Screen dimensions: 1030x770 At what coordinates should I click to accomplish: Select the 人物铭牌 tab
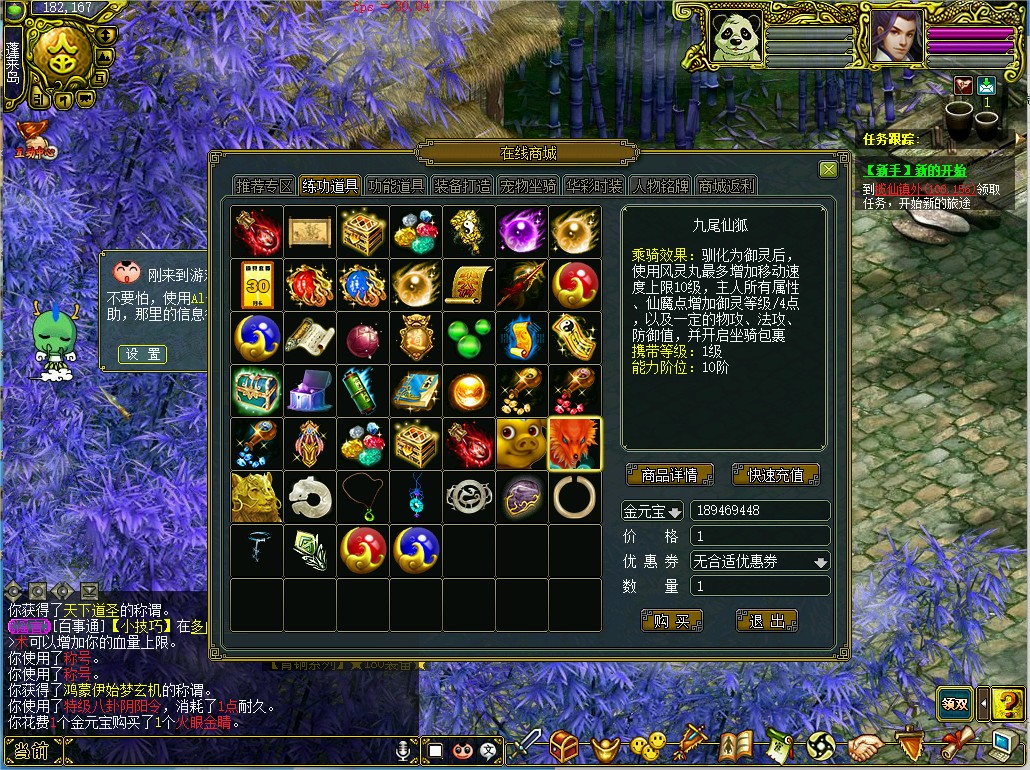pos(660,186)
